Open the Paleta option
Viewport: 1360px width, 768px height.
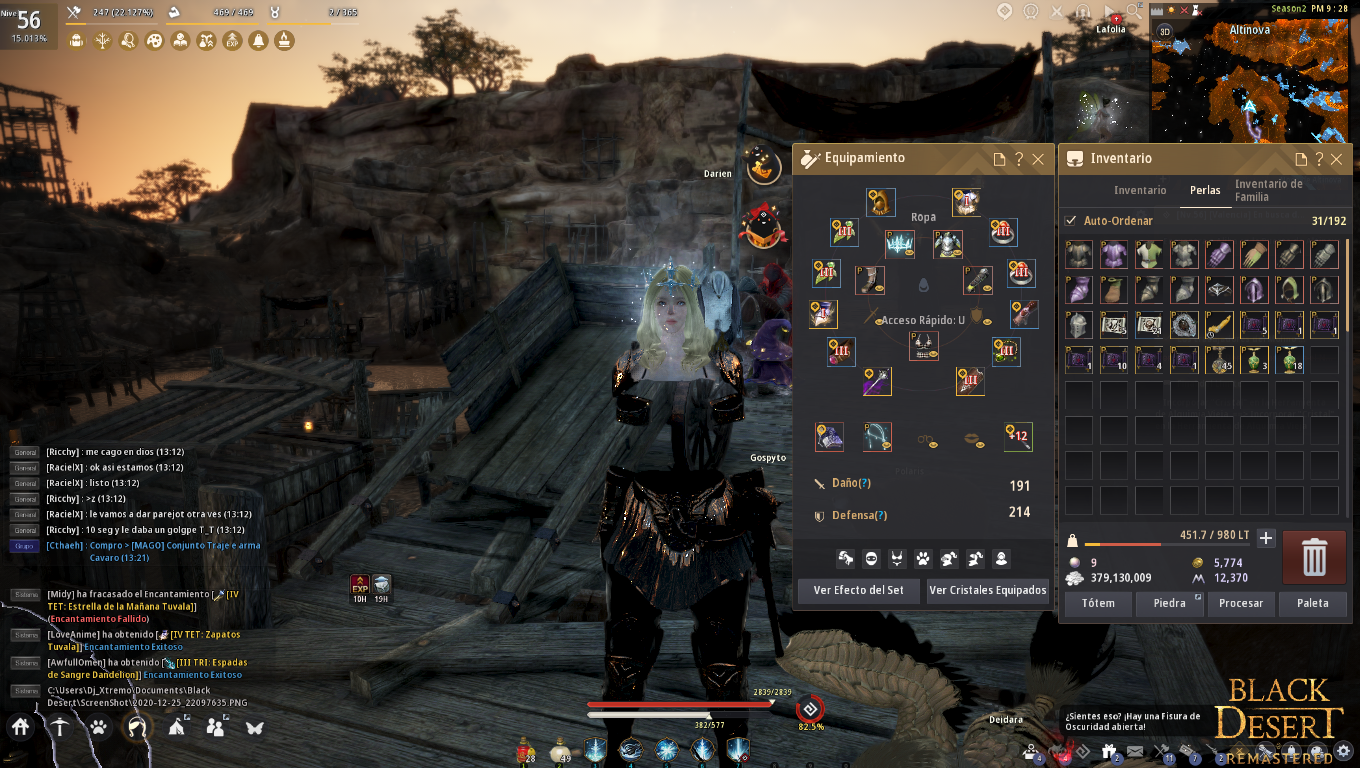1312,603
